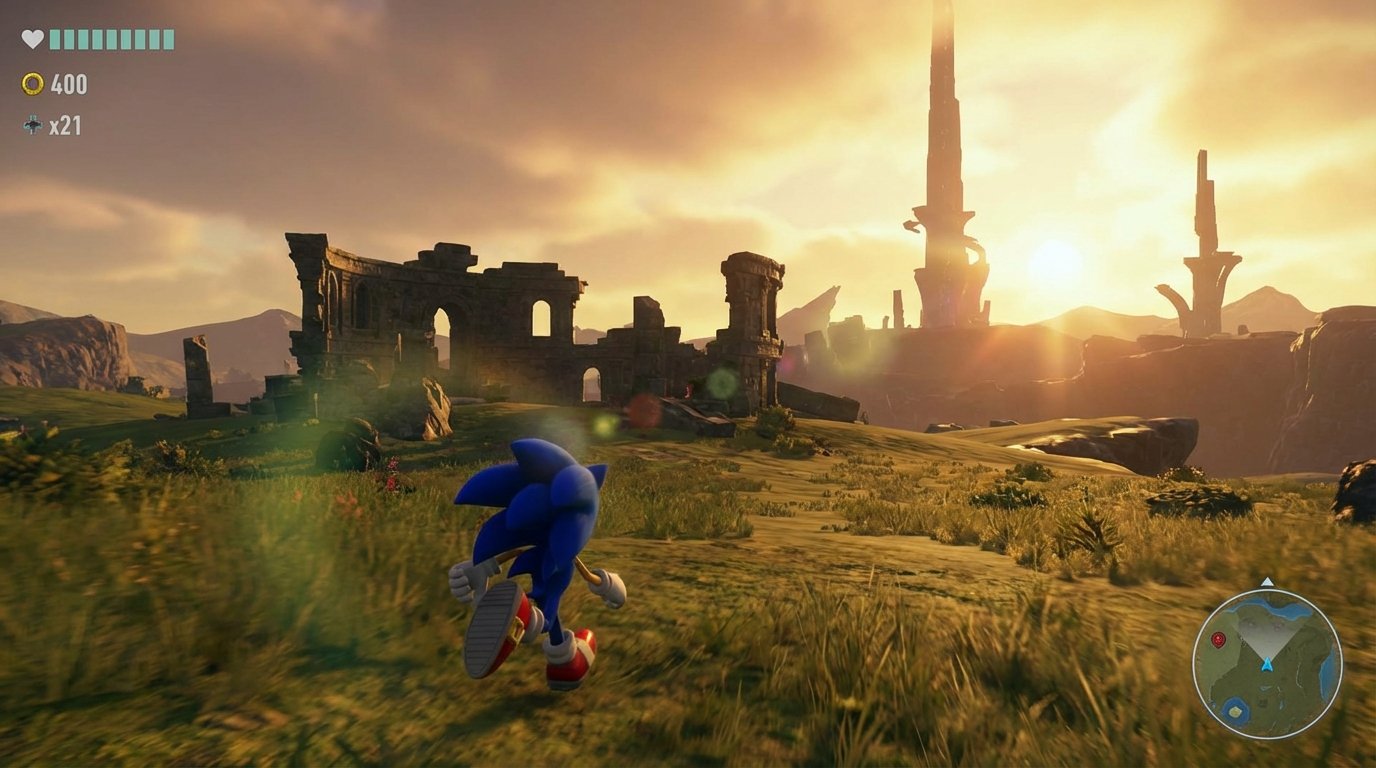Select the gold ring icon in the HUD
The width and height of the screenshot is (1376, 768).
[33, 84]
